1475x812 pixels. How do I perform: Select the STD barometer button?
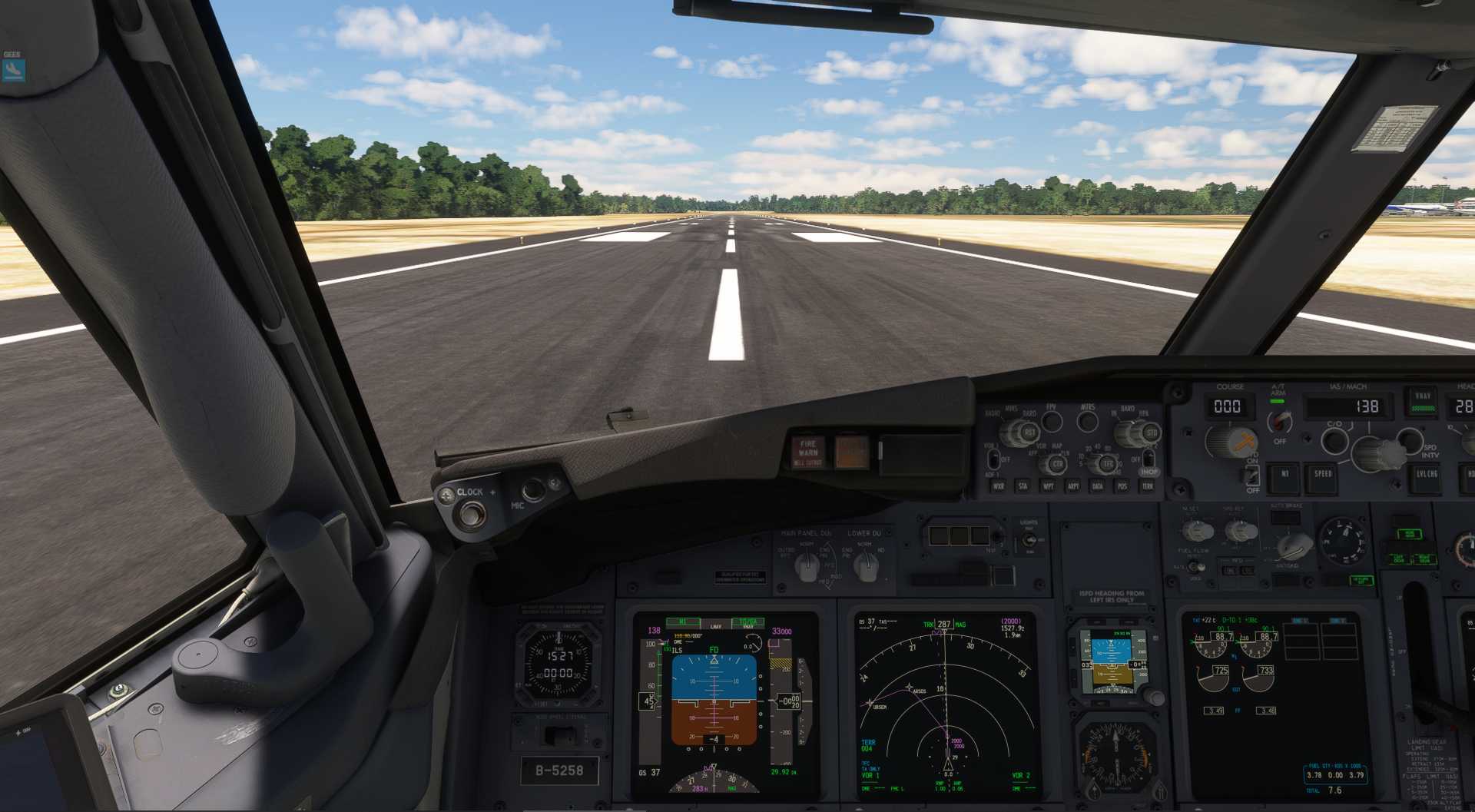[1151, 433]
